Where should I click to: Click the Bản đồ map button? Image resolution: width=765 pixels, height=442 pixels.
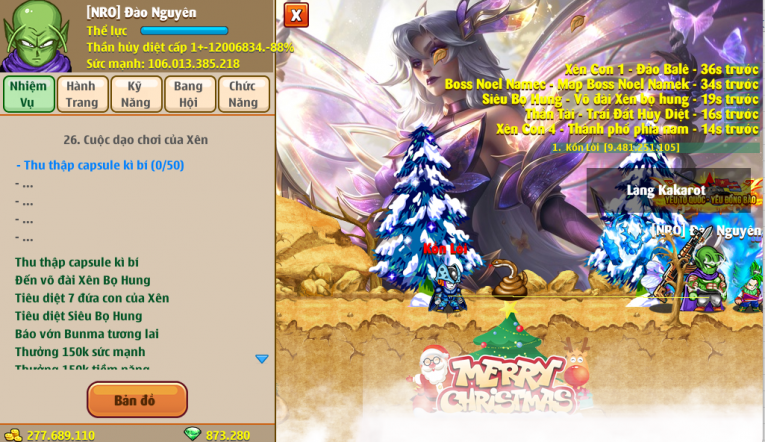(137, 400)
